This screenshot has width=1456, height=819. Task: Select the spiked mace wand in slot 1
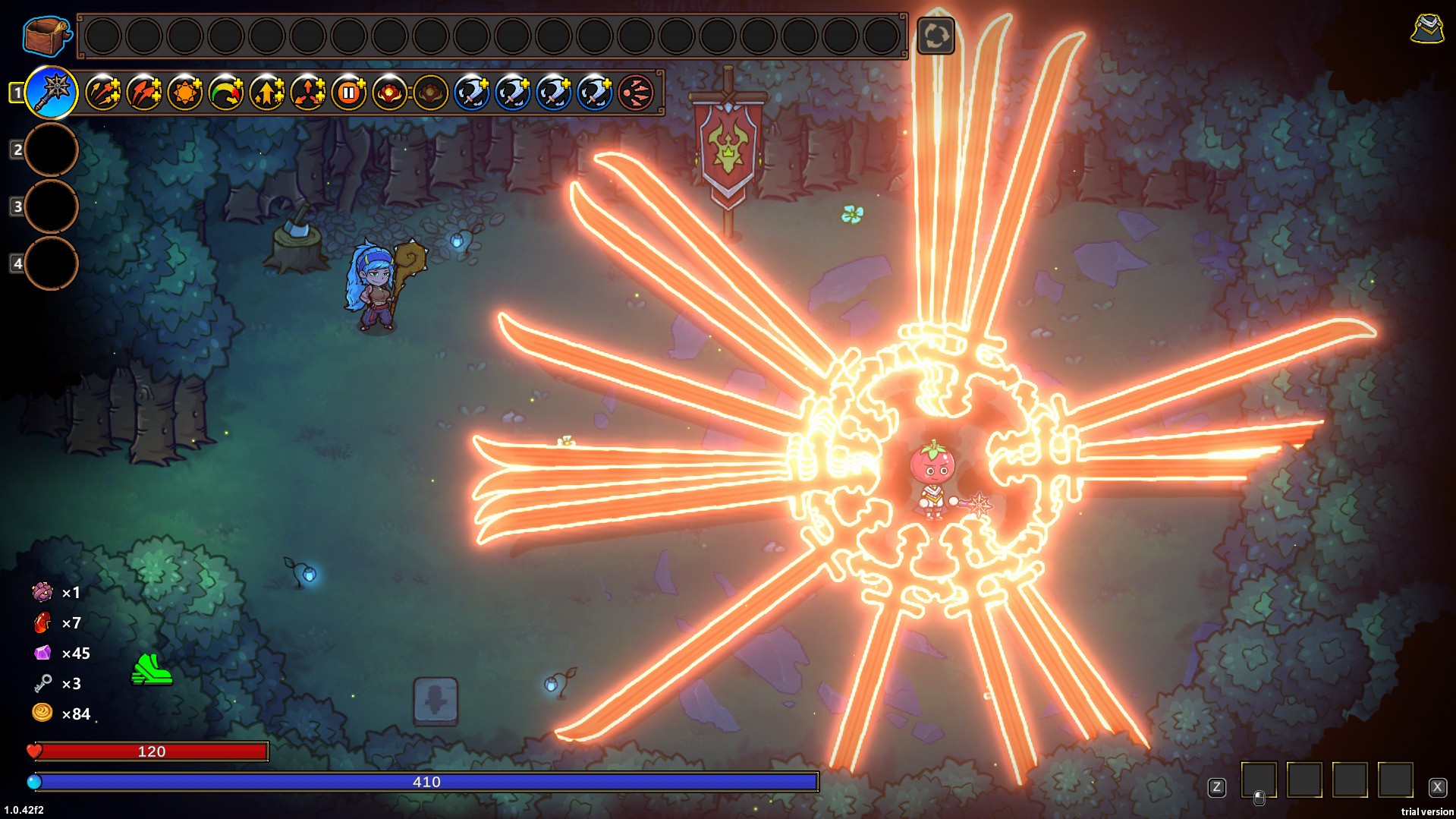(x=52, y=93)
